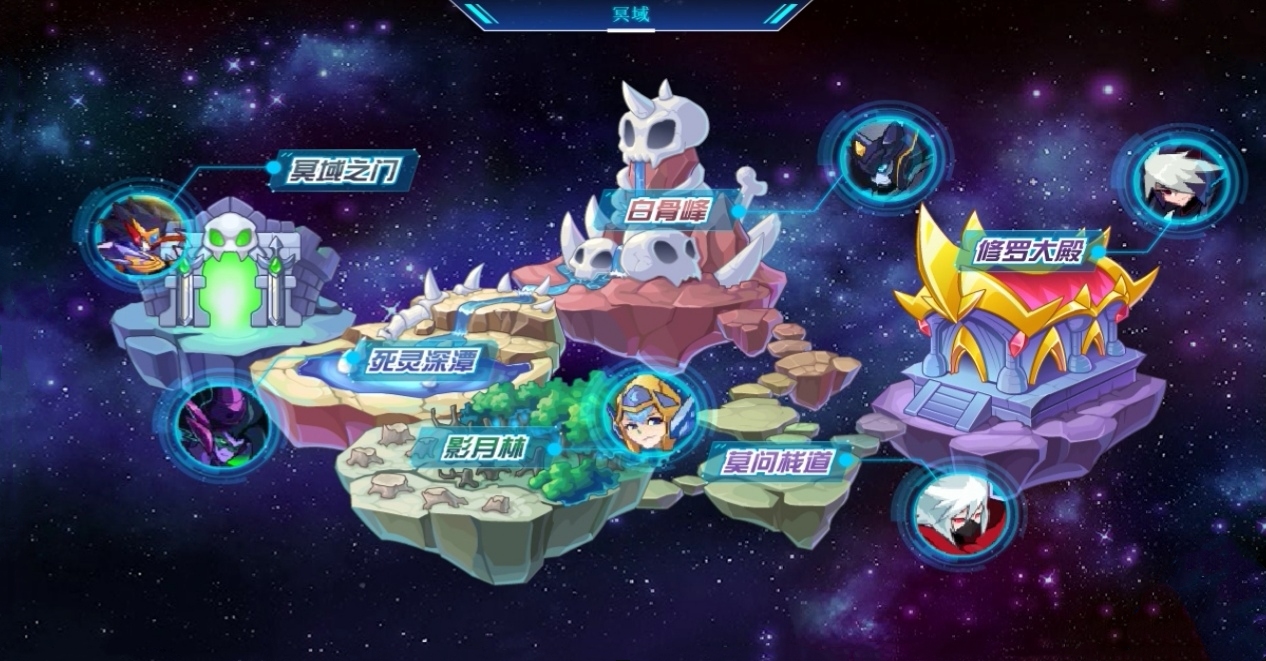This screenshot has height=661, width=1266.
Task: Open the 白骨峰 map location
Action: pos(668,211)
